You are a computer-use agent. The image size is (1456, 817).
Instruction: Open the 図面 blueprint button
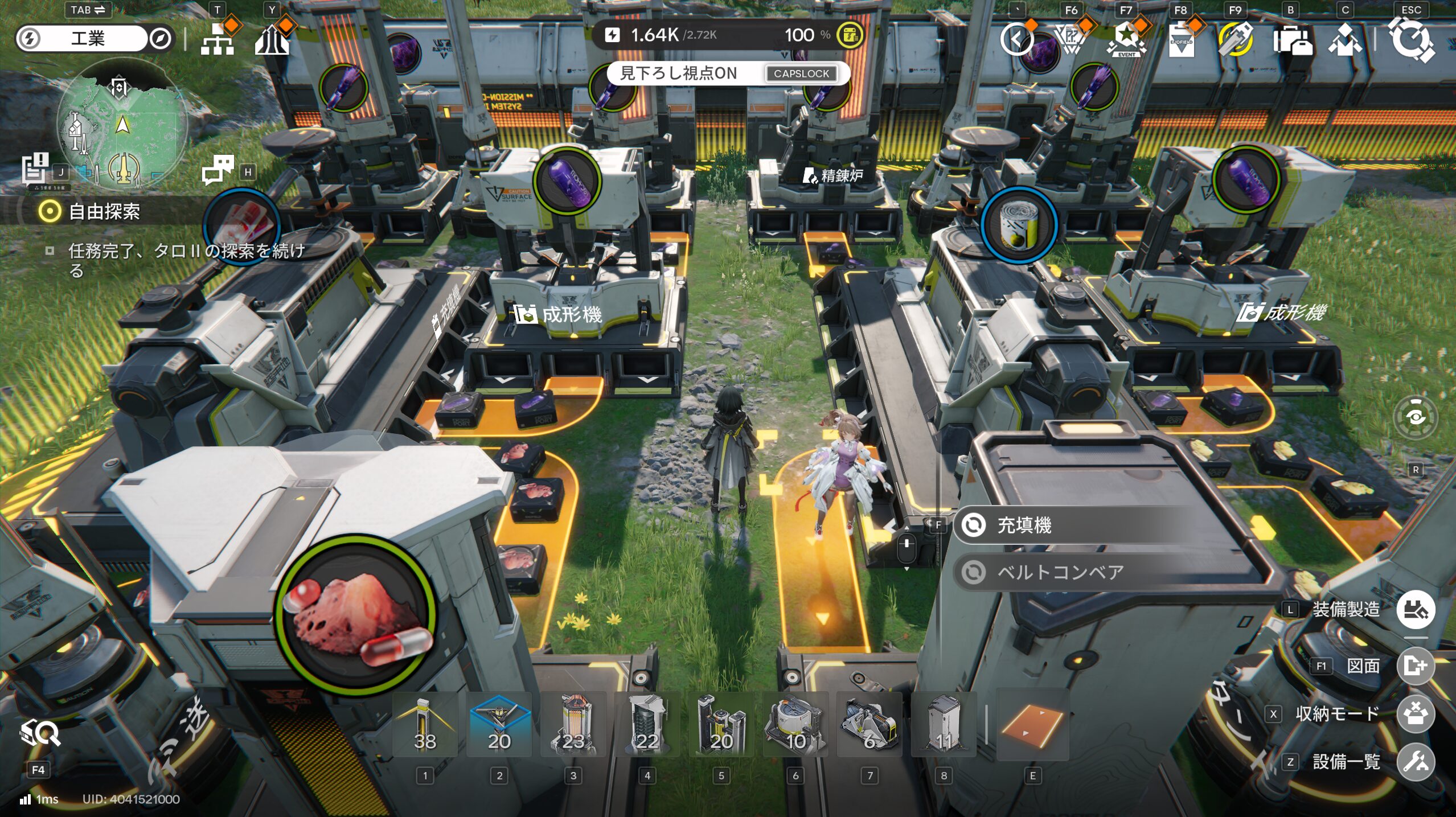click(x=1415, y=666)
